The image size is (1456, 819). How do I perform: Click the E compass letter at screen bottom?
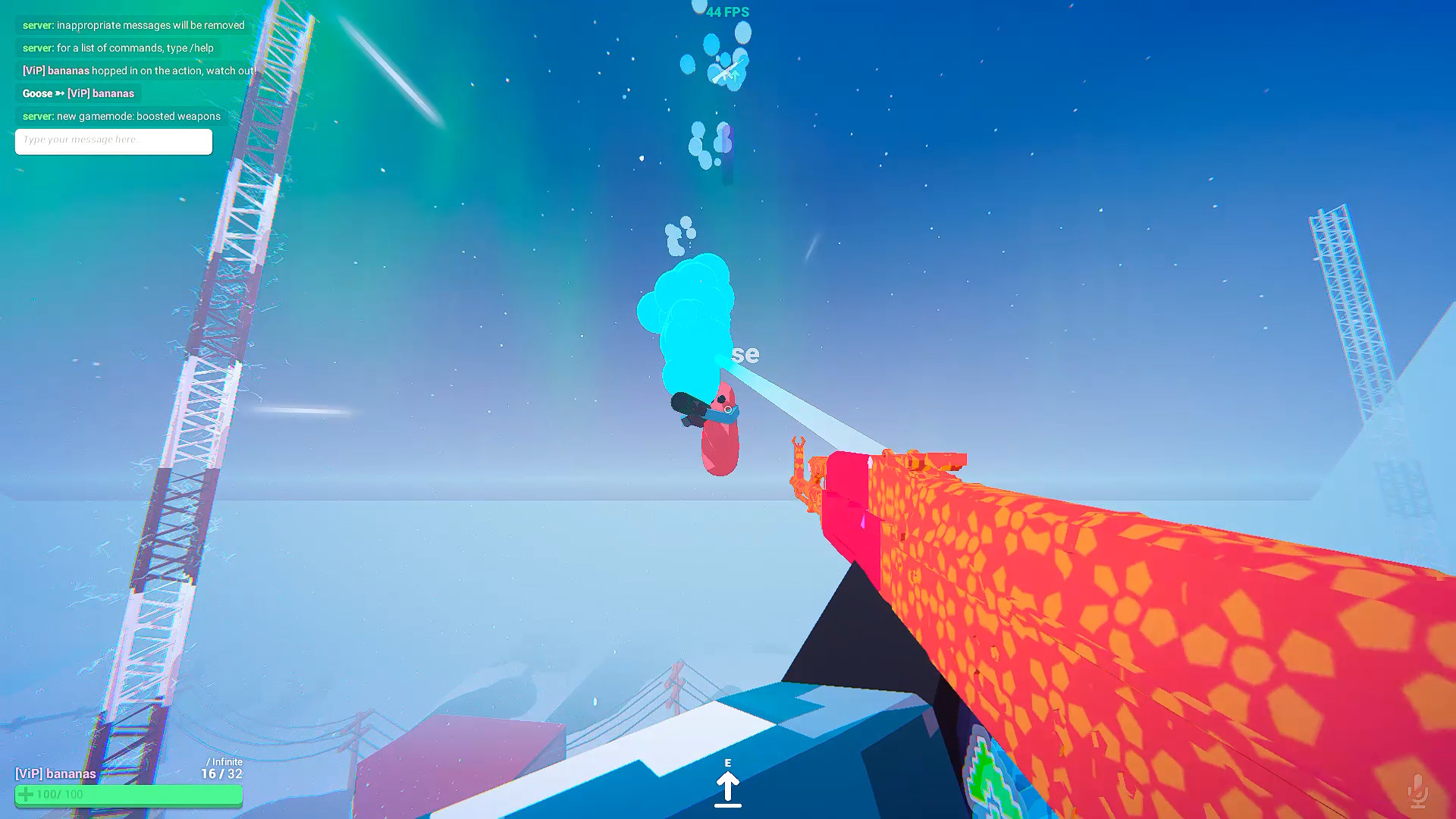point(729,764)
